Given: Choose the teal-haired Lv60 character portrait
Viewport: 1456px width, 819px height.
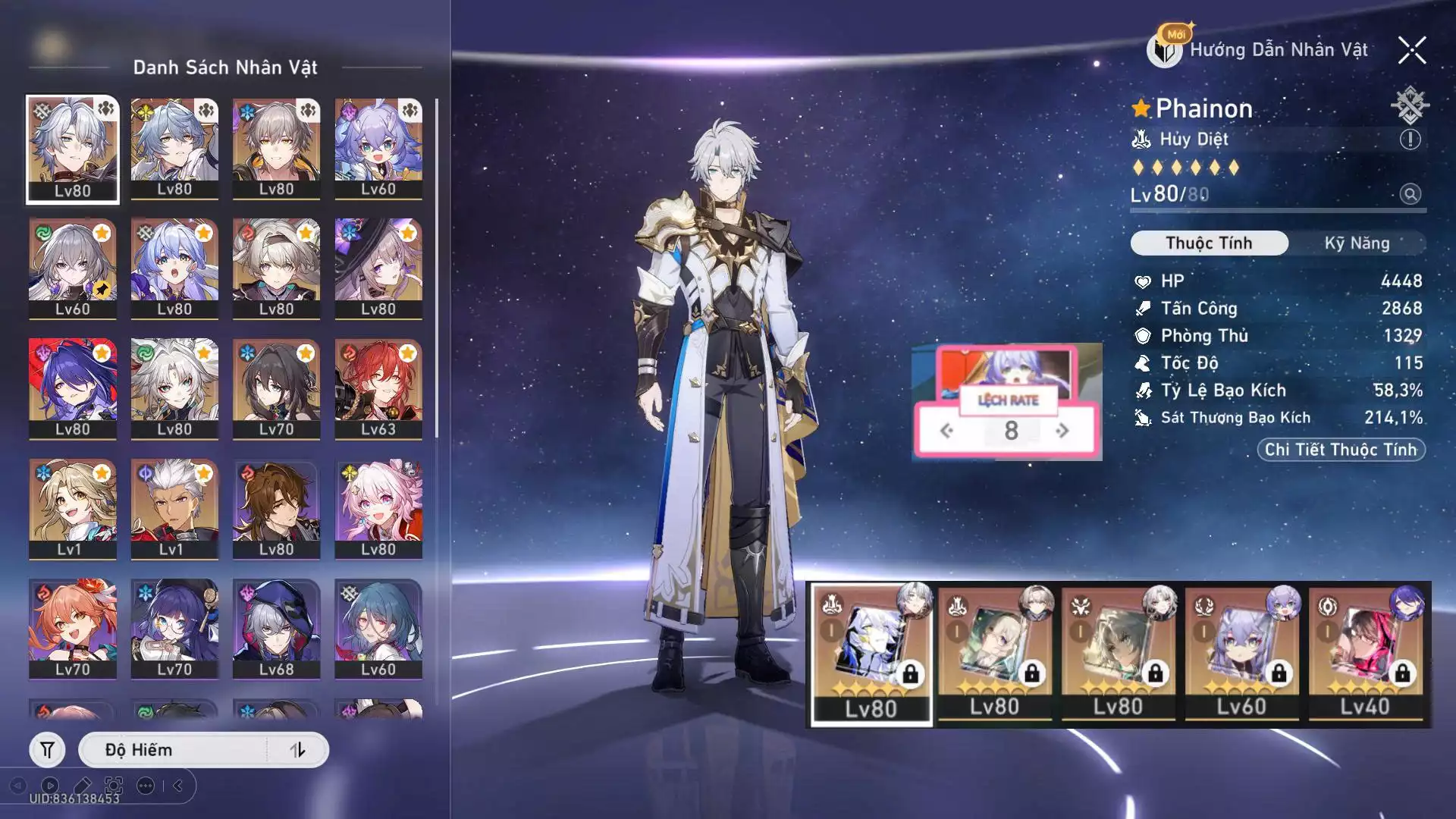Looking at the screenshot, I should (x=378, y=629).
